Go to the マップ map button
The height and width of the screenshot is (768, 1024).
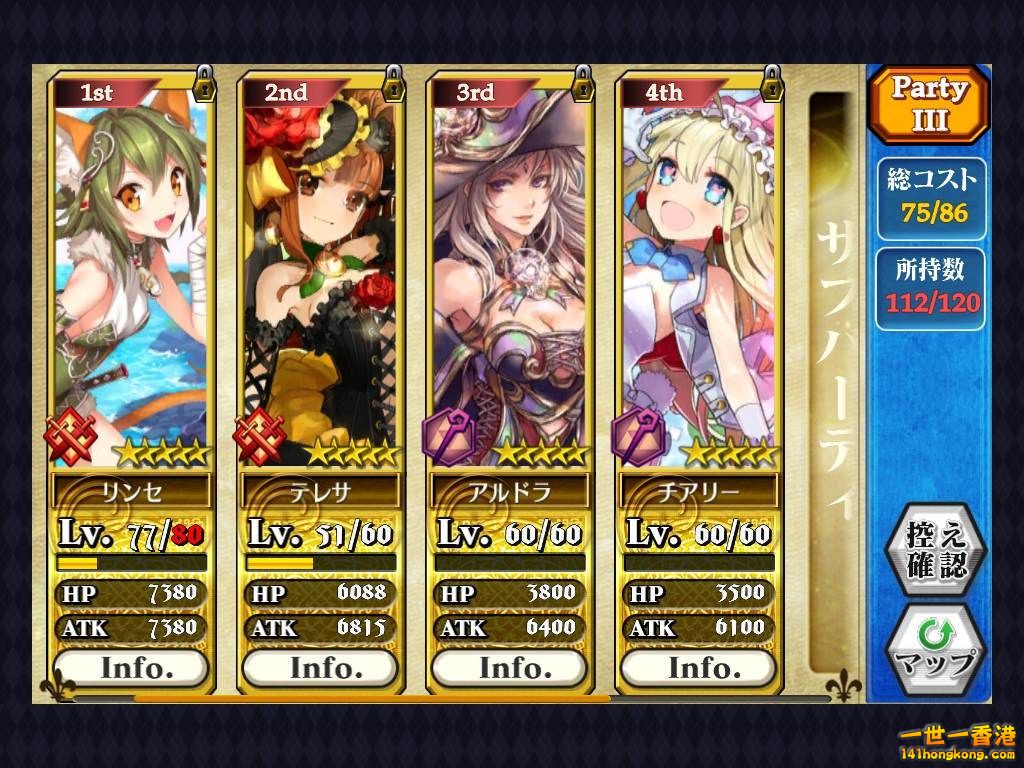[x=937, y=649]
